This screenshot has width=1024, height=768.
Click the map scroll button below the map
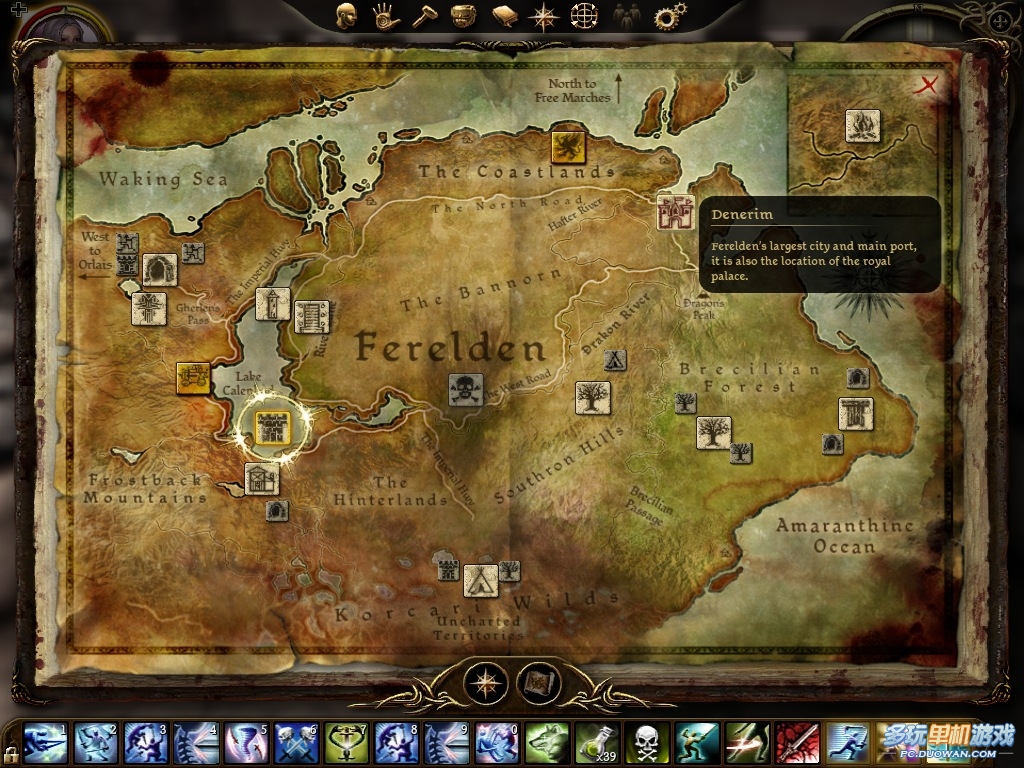[539, 683]
